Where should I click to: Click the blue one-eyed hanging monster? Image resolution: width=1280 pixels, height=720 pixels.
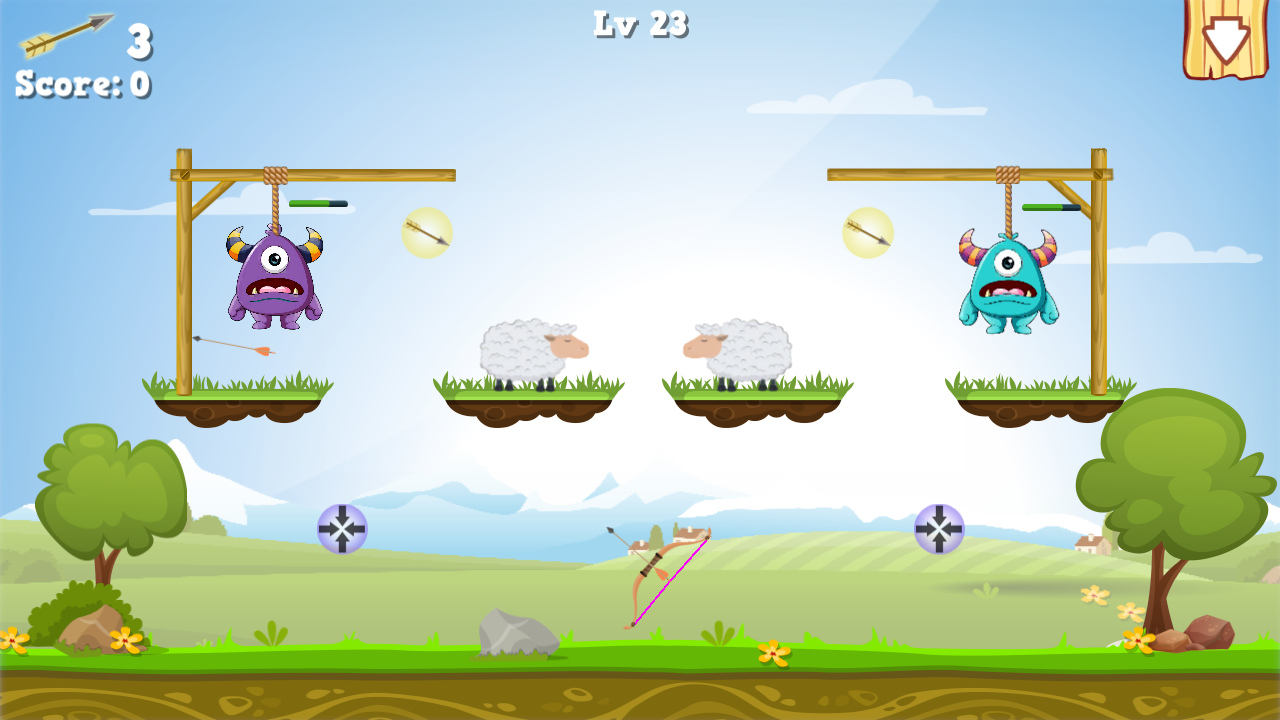tap(1010, 285)
